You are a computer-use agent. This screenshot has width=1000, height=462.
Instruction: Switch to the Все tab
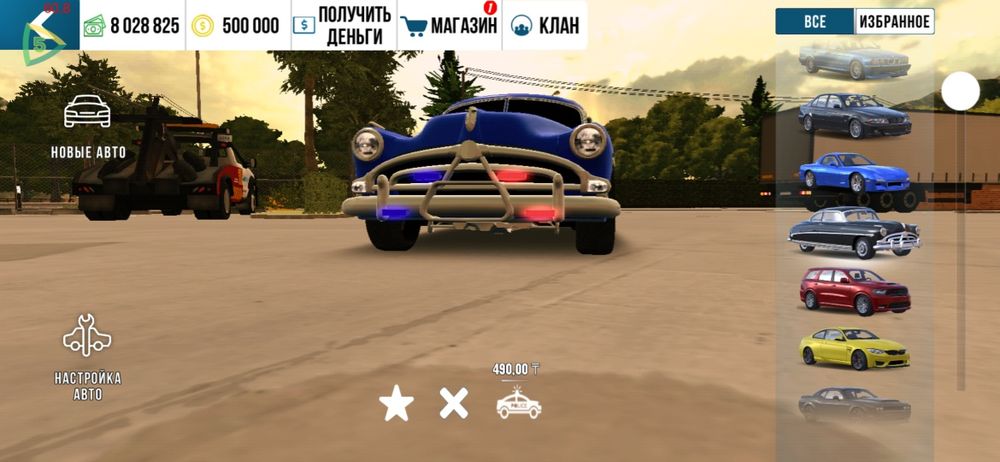point(815,21)
